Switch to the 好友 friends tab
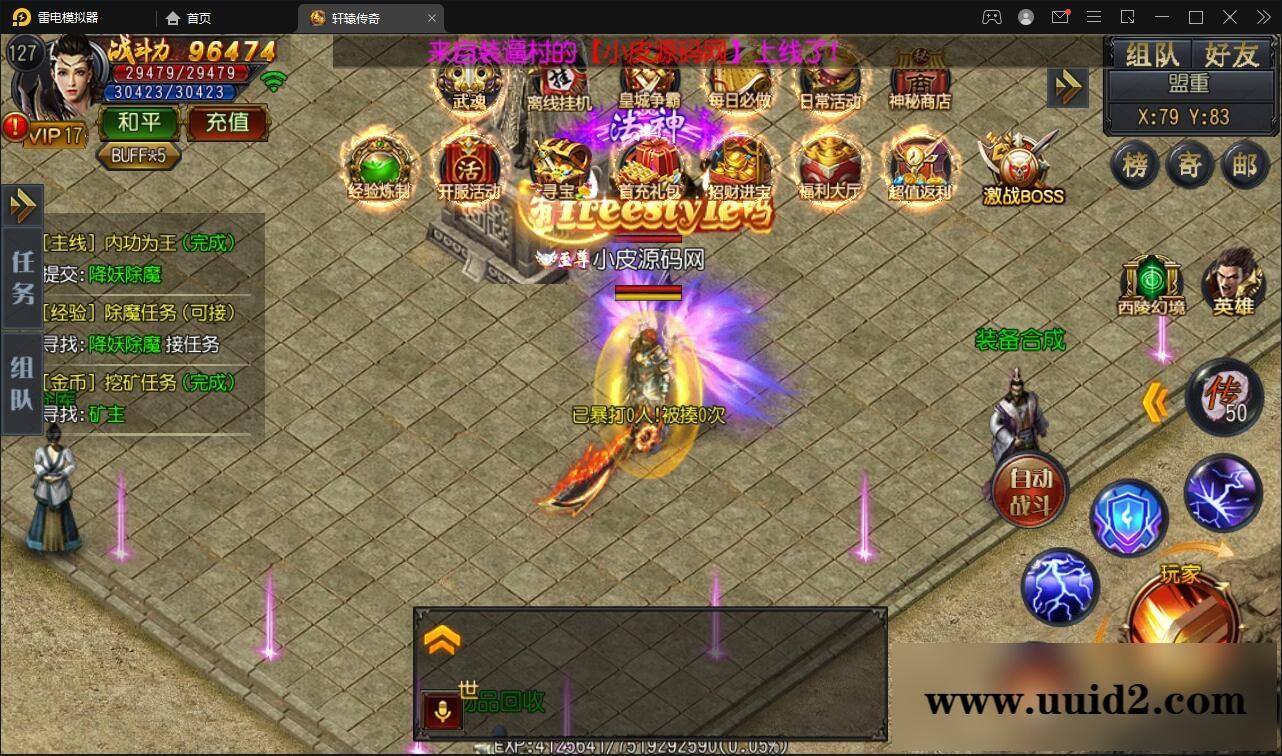The height and width of the screenshot is (756, 1282). [x=1232, y=55]
